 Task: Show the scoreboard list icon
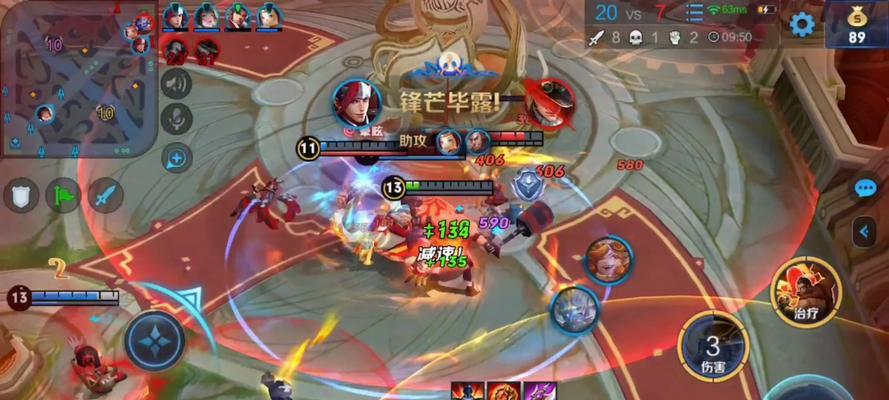(x=695, y=12)
